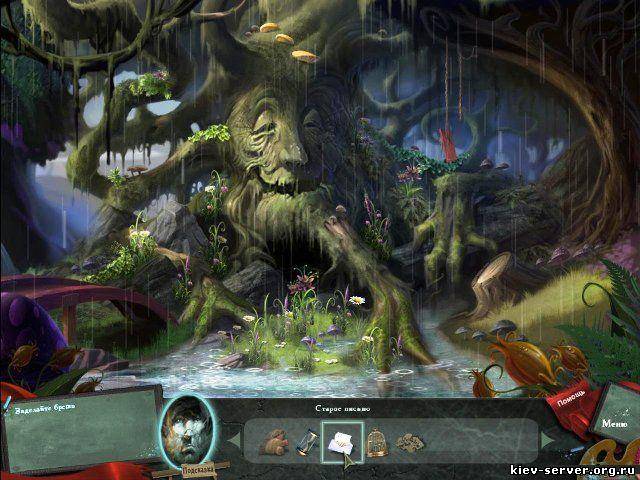This screenshot has height=480, width=640.
Task: Choose the pile of coins in inventory
Action: pyautogui.click(x=408, y=441)
